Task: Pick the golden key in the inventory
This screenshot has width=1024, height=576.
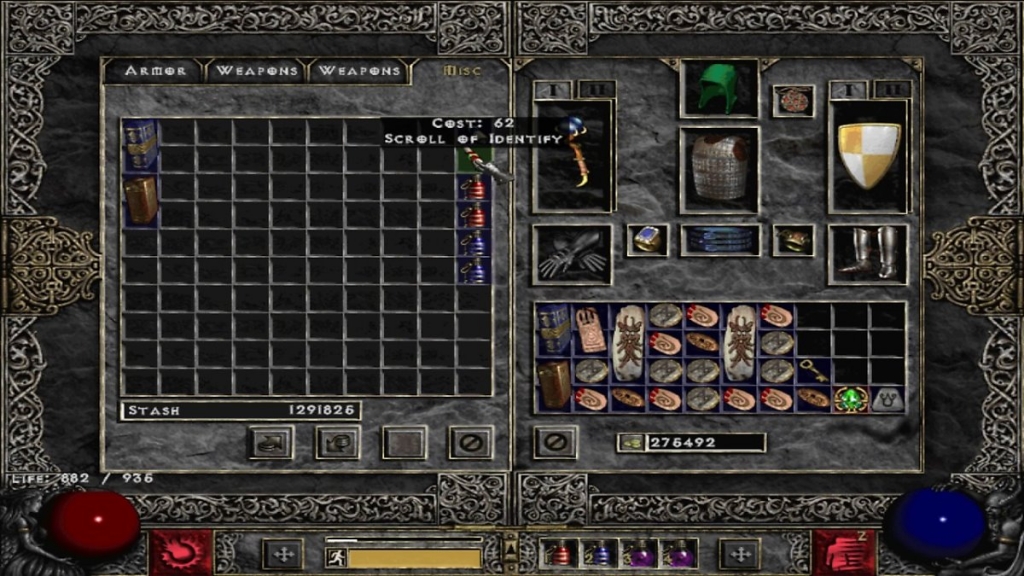Action: click(814, 371)
